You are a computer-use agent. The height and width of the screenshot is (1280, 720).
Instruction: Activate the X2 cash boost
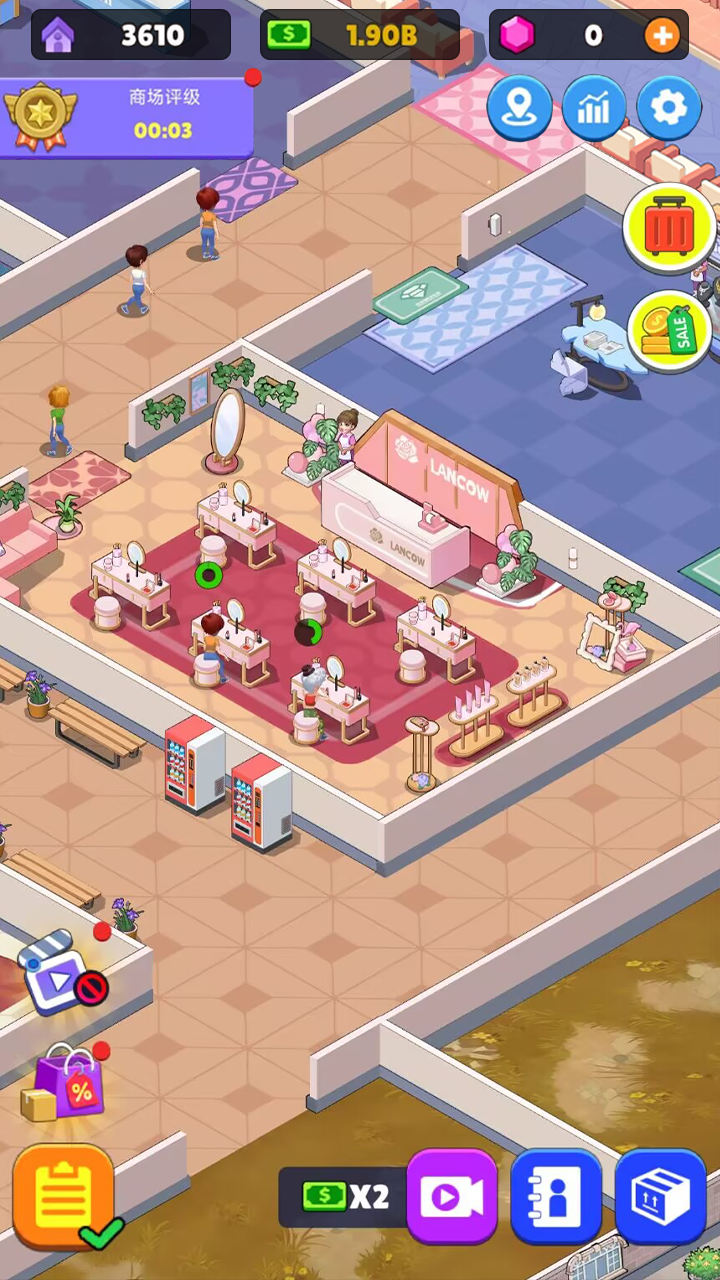[343, 1196]
